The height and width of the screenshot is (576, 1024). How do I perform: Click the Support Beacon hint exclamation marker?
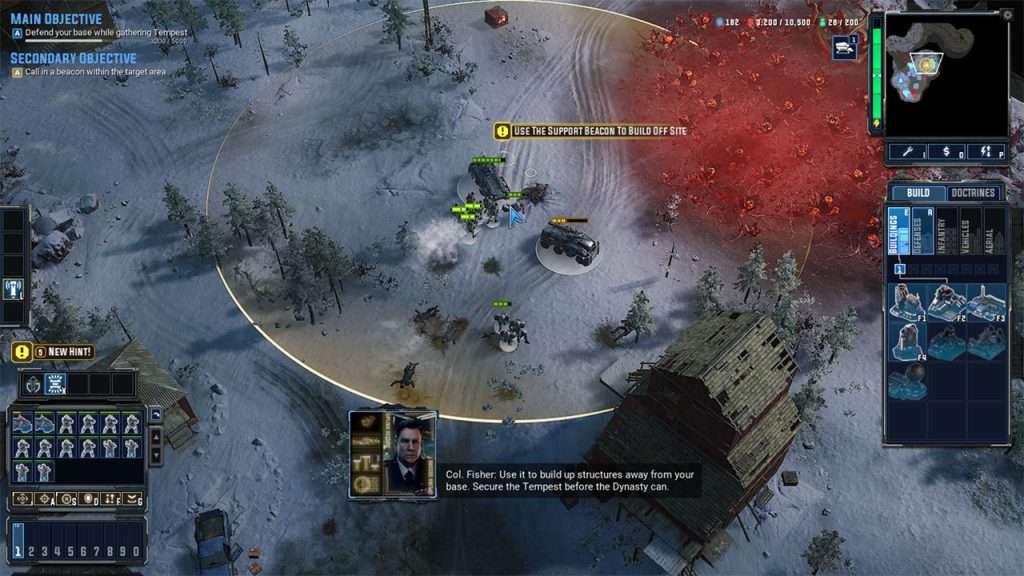[x=502, y=131]
